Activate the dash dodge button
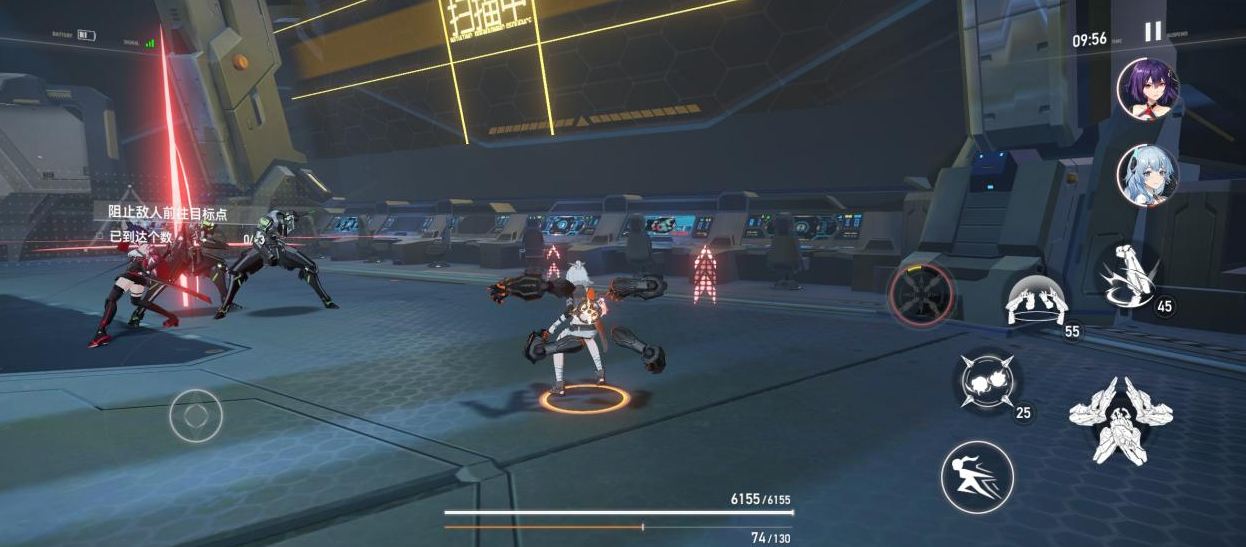 point(977,477)
